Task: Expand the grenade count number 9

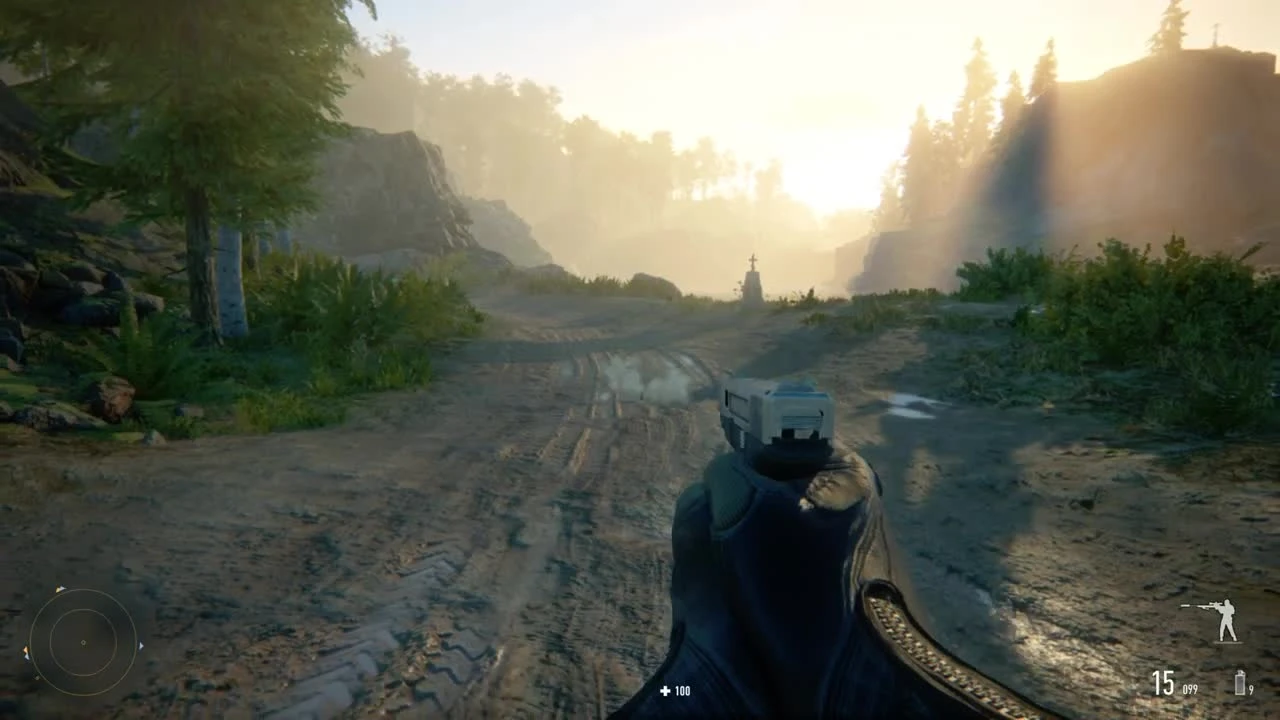Action: pyautogui.click(x=1251, y=688)
